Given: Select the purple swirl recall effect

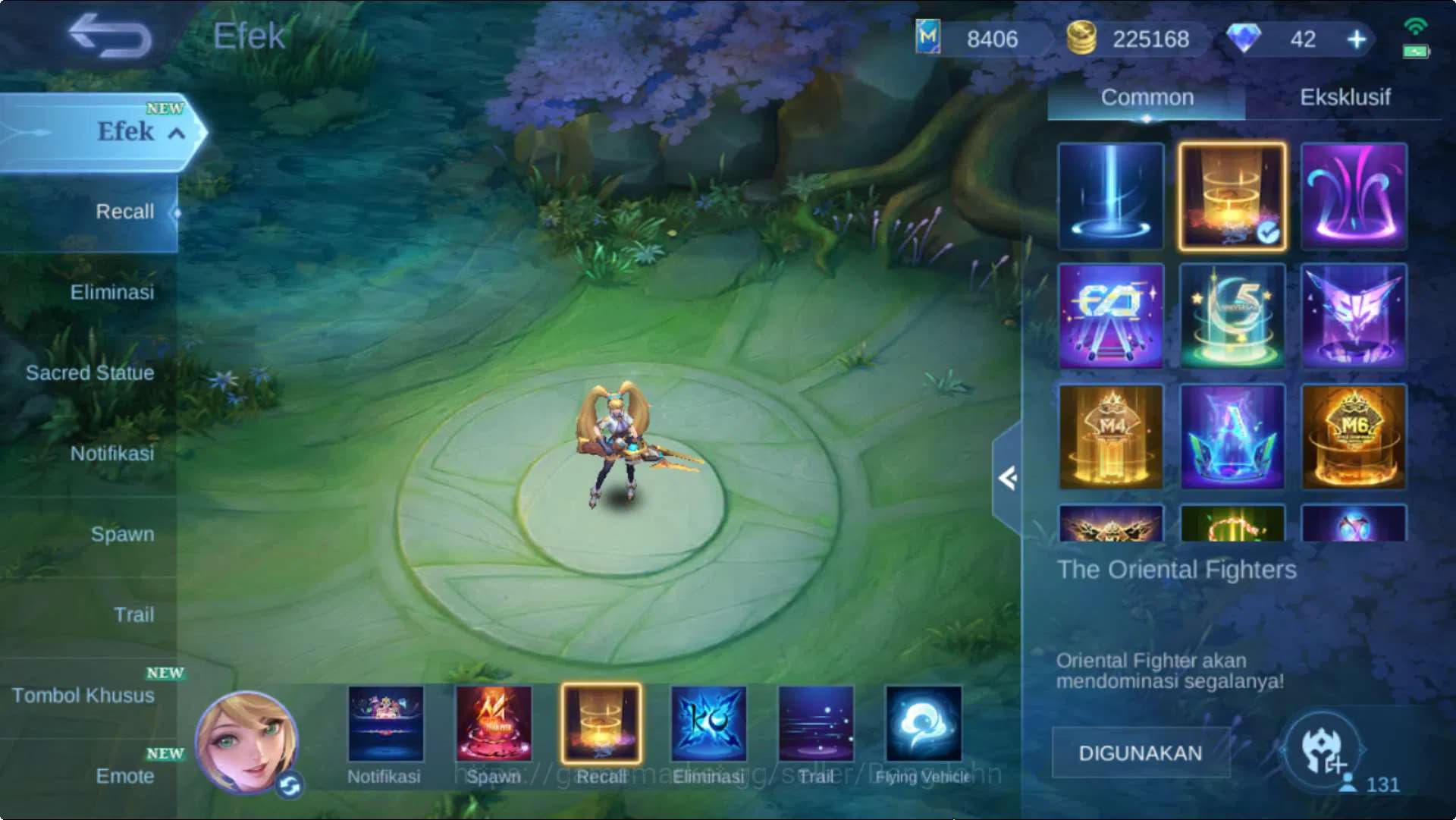Looking at the screenshot, I should click(1353, 196).
